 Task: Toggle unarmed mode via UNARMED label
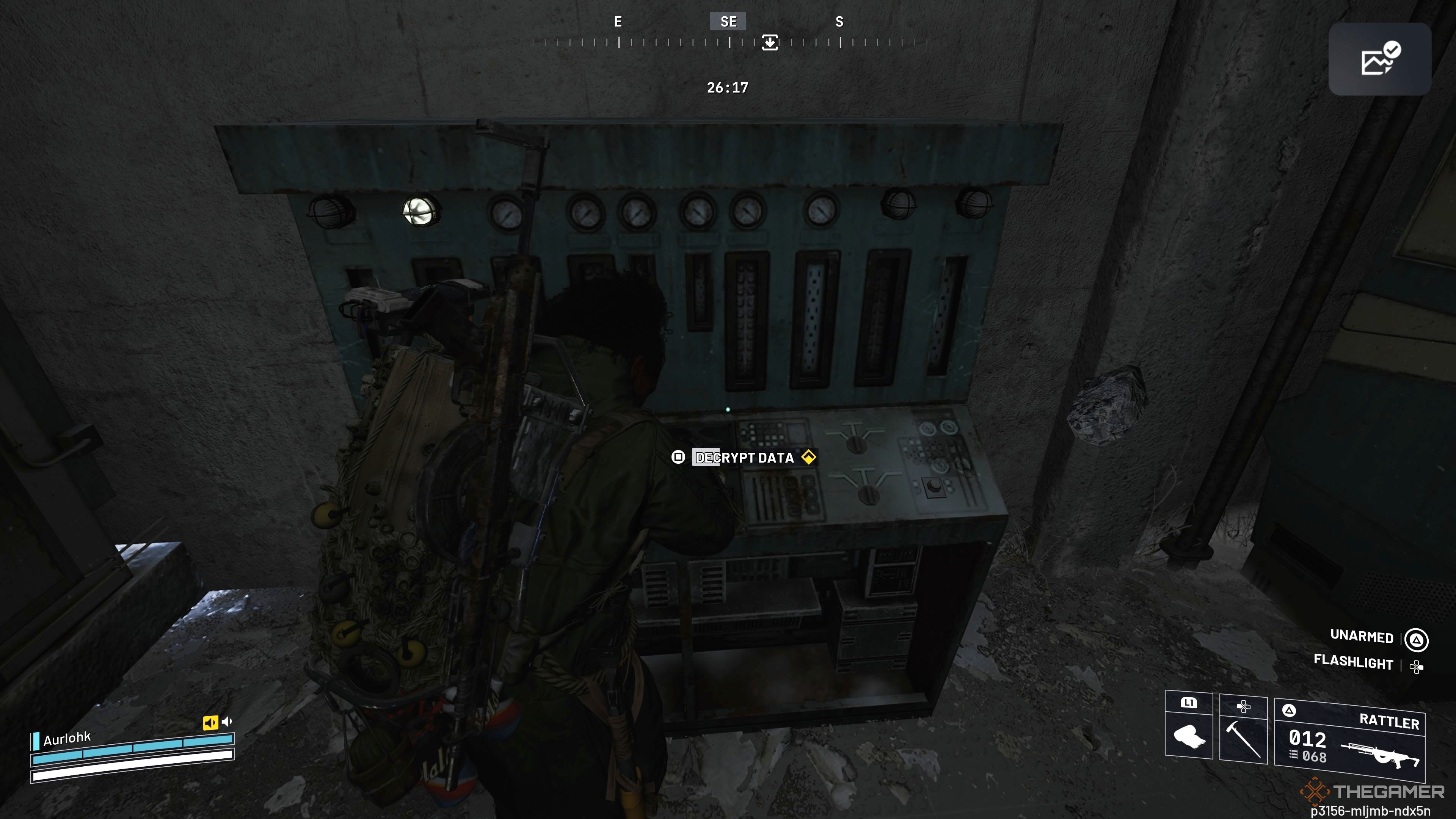click(1363, 637)
